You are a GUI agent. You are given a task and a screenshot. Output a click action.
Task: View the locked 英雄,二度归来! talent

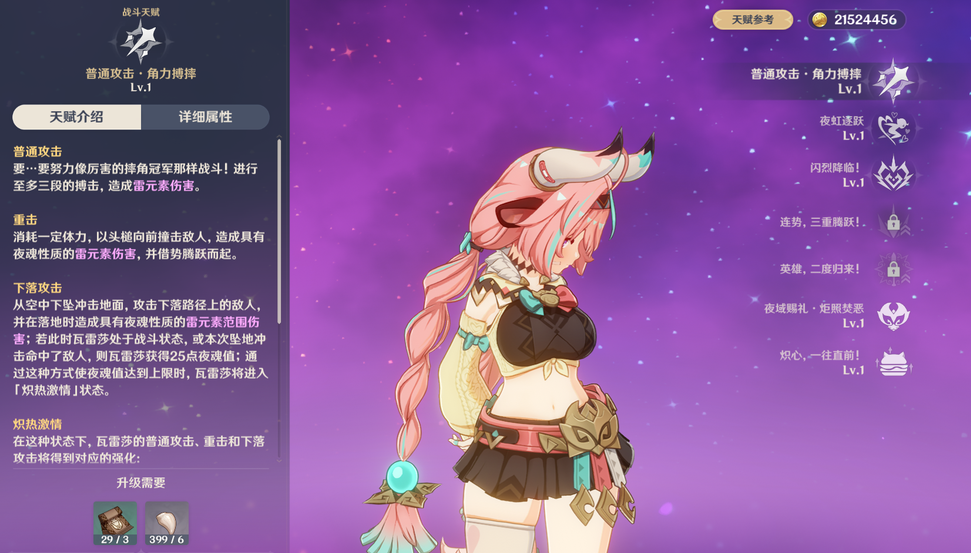click(x=892, y=268)
